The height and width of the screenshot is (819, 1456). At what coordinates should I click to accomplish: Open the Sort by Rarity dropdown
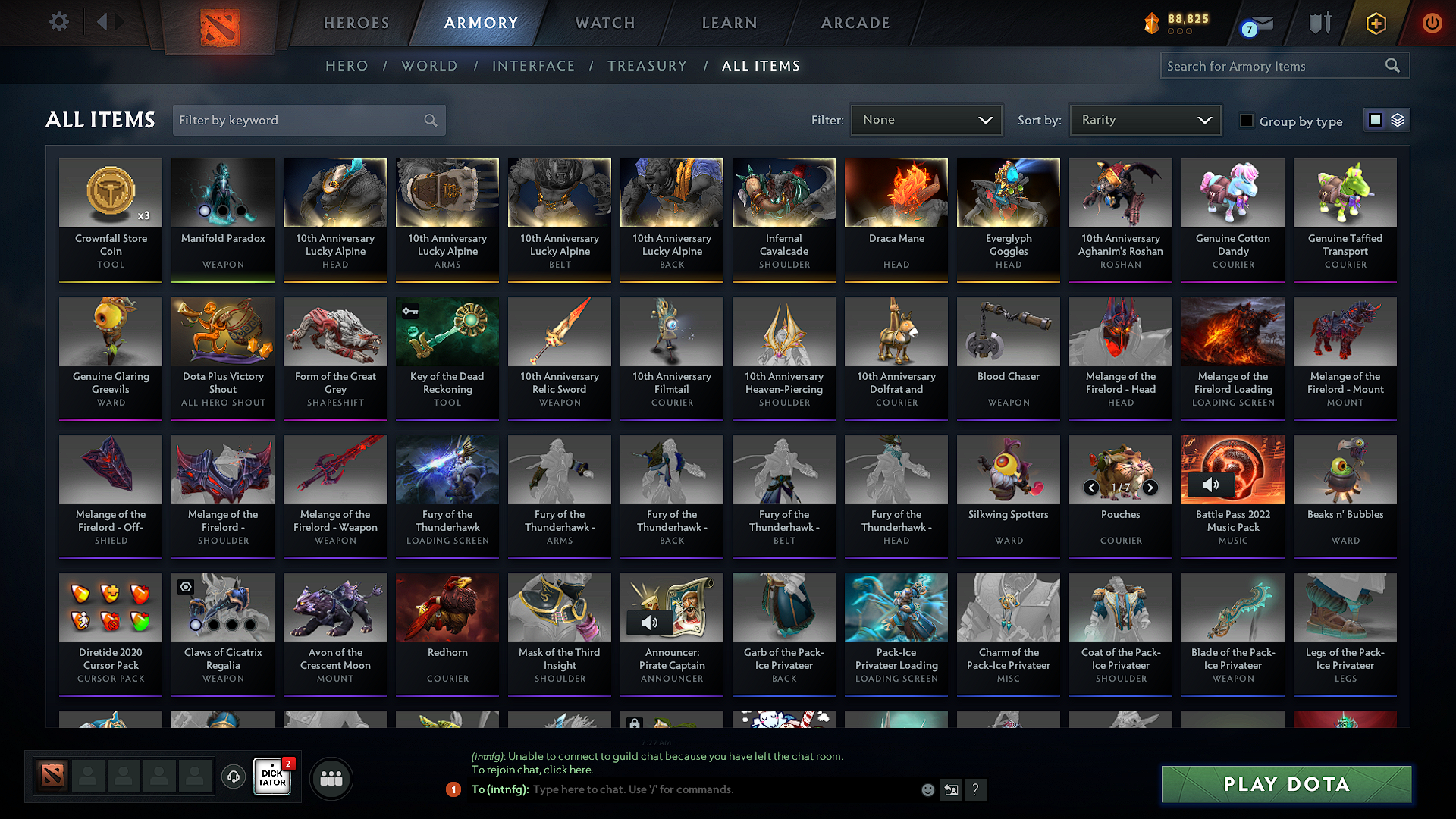click(x=1144, y=120)
